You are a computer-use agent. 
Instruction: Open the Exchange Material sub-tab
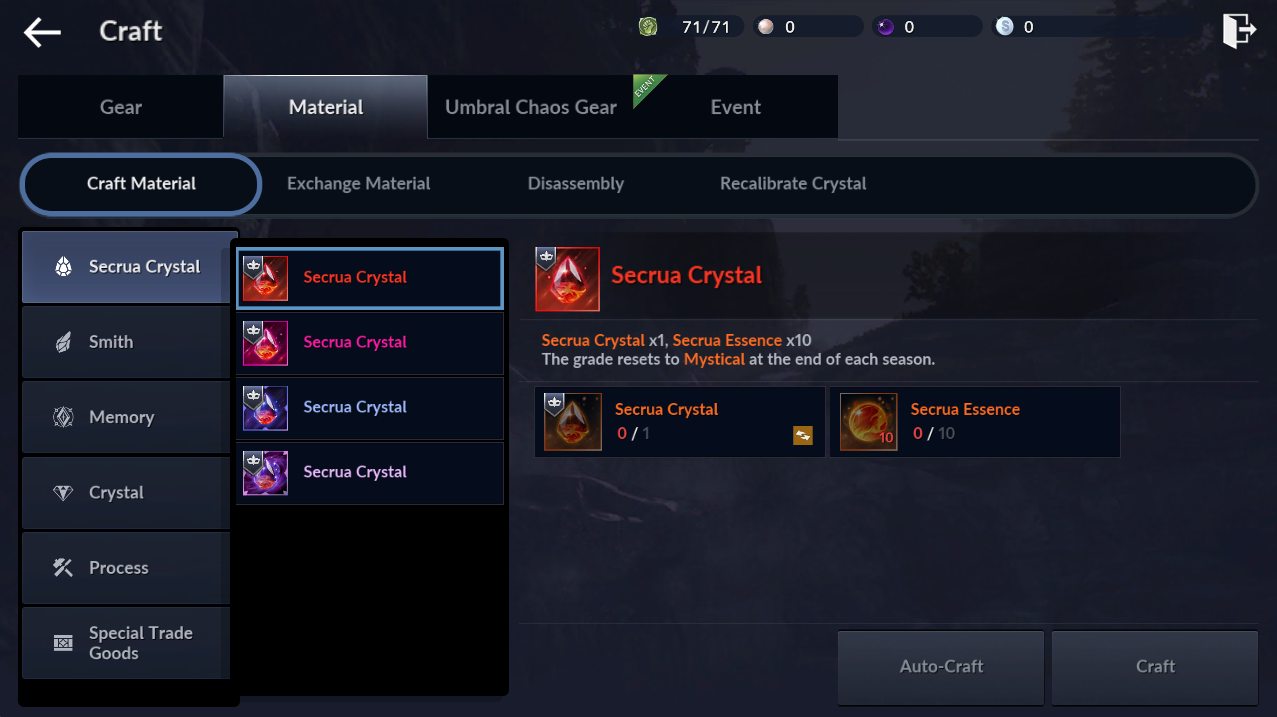[x=358, y=184]
